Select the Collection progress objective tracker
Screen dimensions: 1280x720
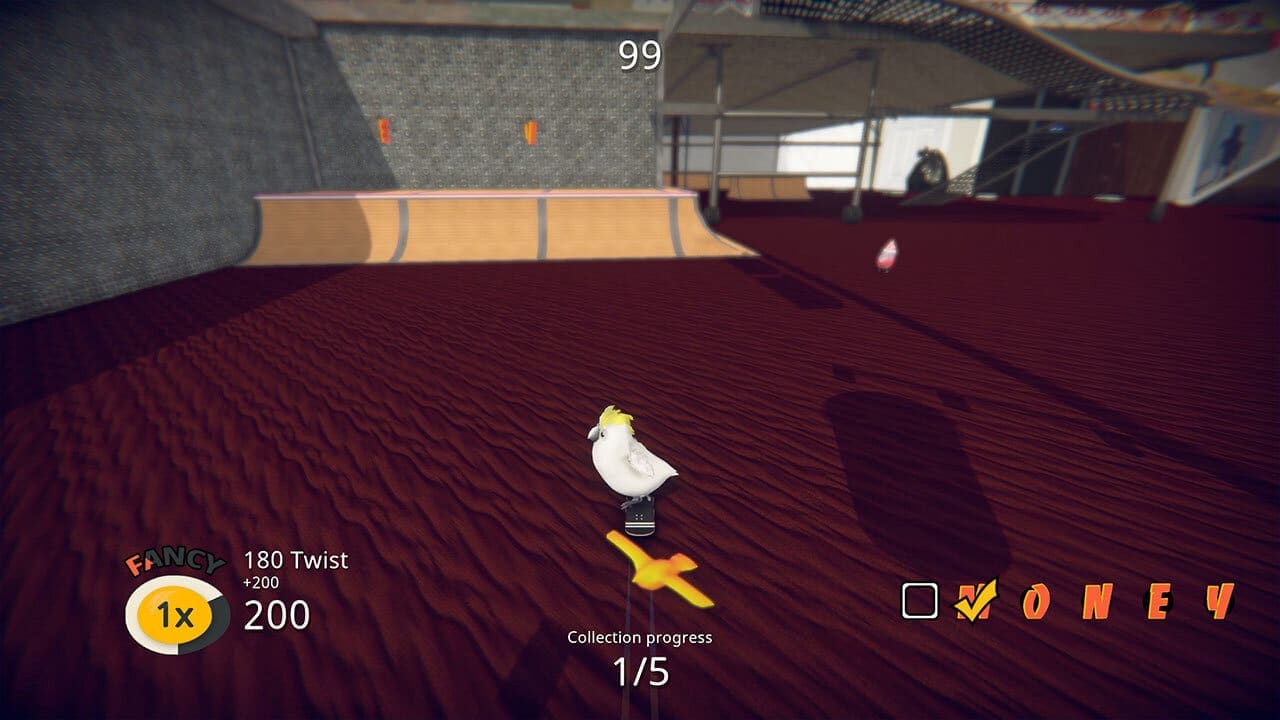[640, 660]
